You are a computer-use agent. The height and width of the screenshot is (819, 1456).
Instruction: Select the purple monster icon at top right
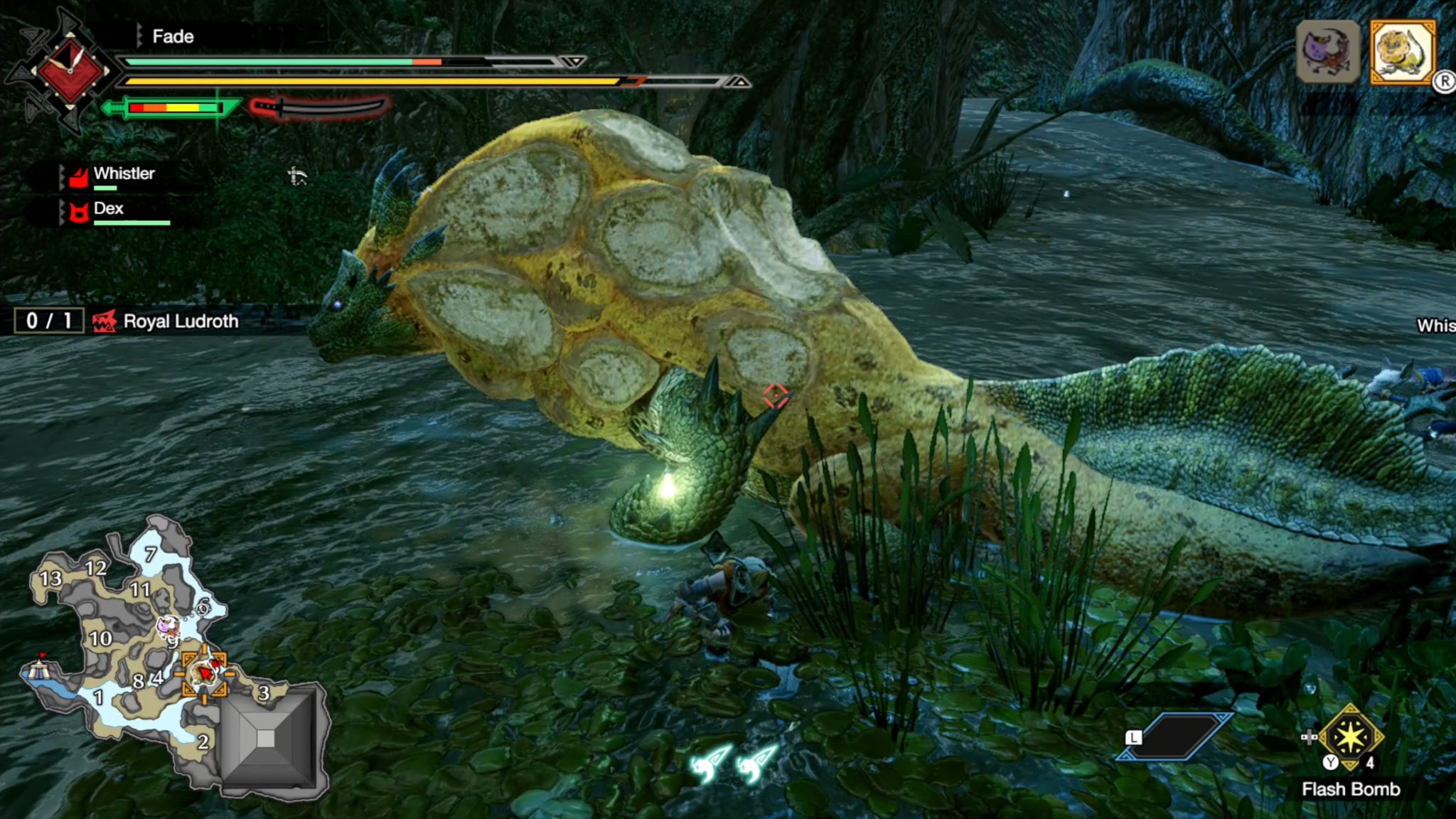pyautogui.click(x=1327, y=52)
